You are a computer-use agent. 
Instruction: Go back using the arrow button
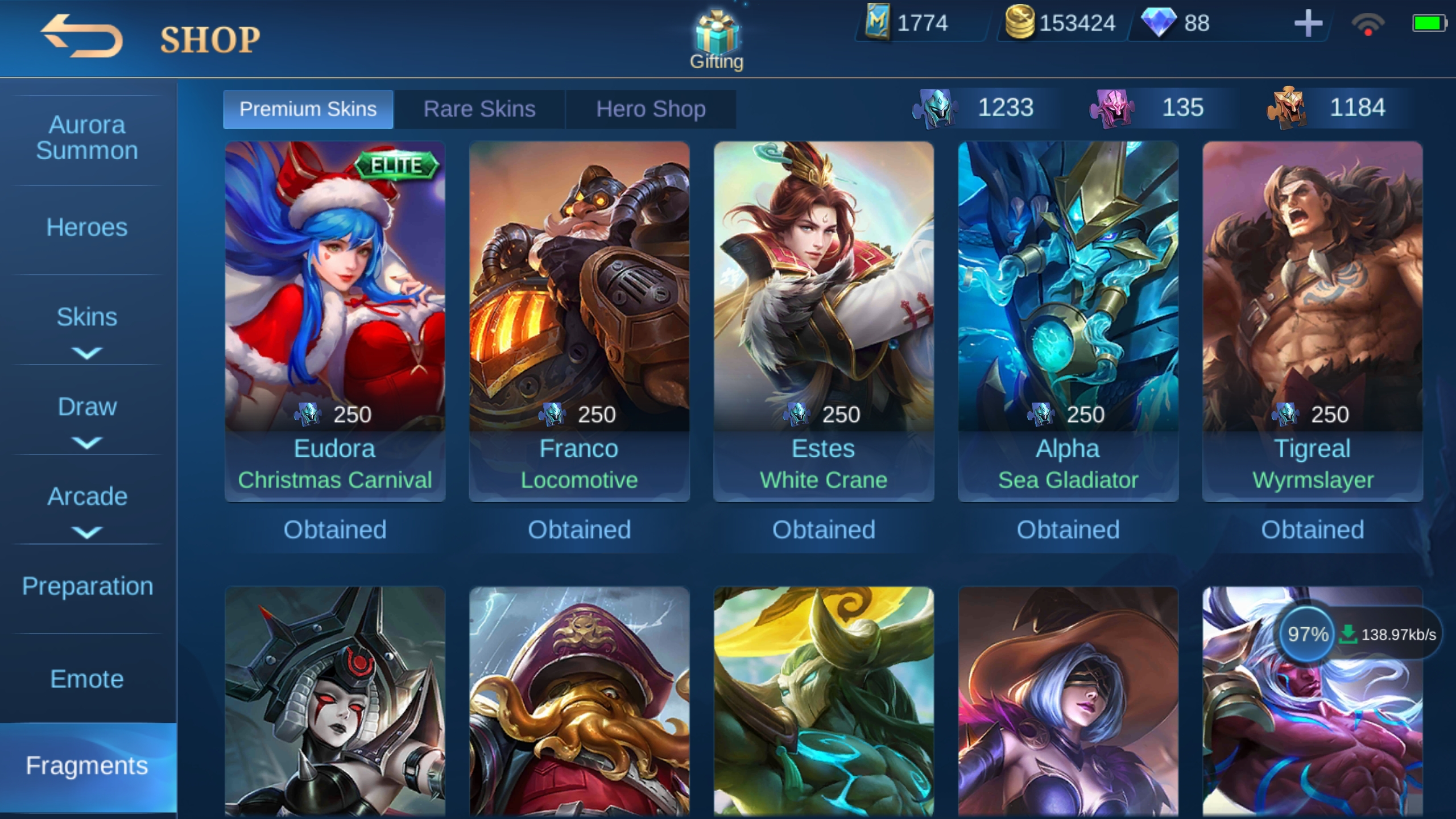[82, 36]
